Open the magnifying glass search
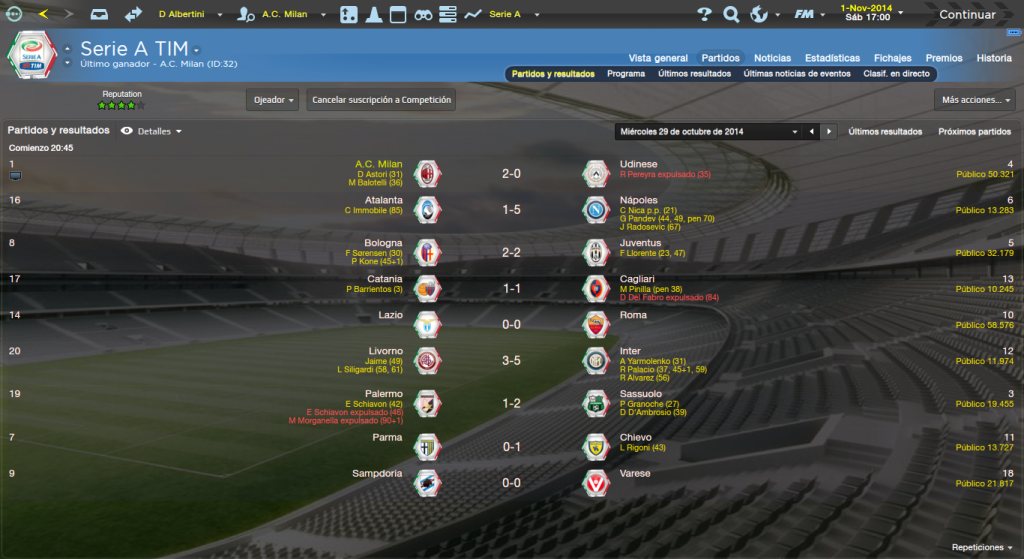This screenshot has width=1024, height=559. pyautogui.click(x=731, y=15)
